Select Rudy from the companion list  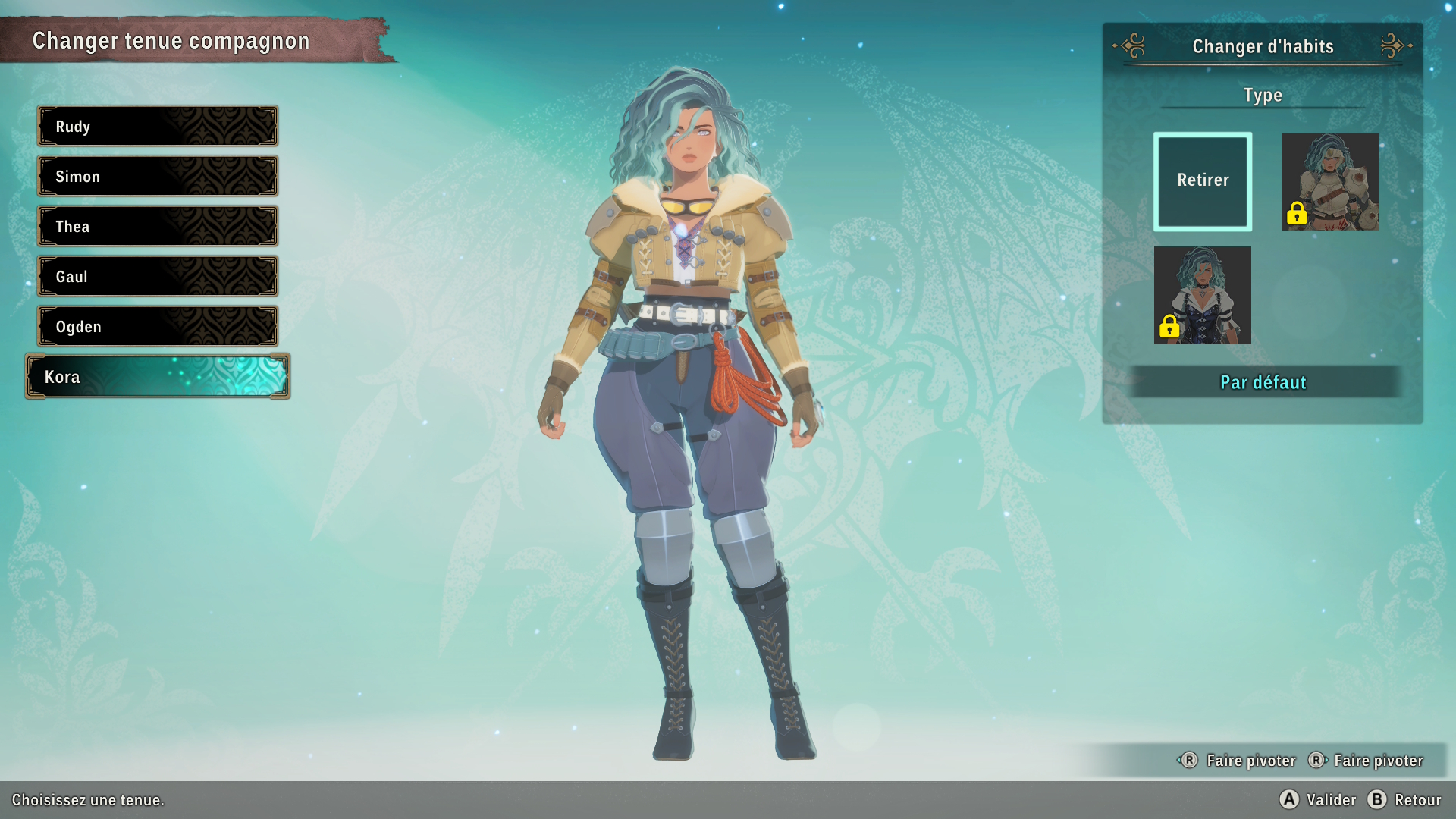point(158,126)
